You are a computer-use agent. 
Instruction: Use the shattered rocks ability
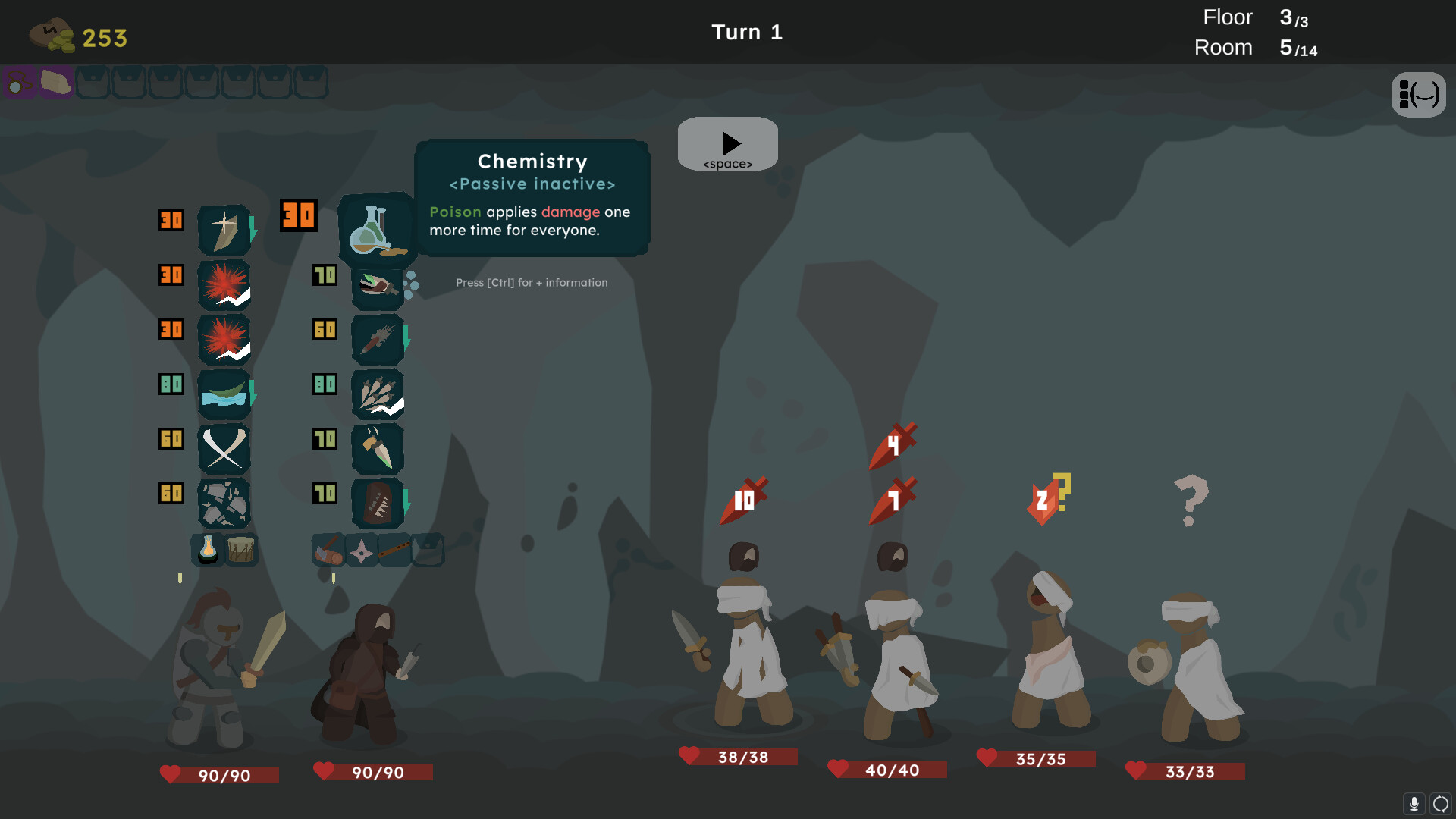[224, 503]
